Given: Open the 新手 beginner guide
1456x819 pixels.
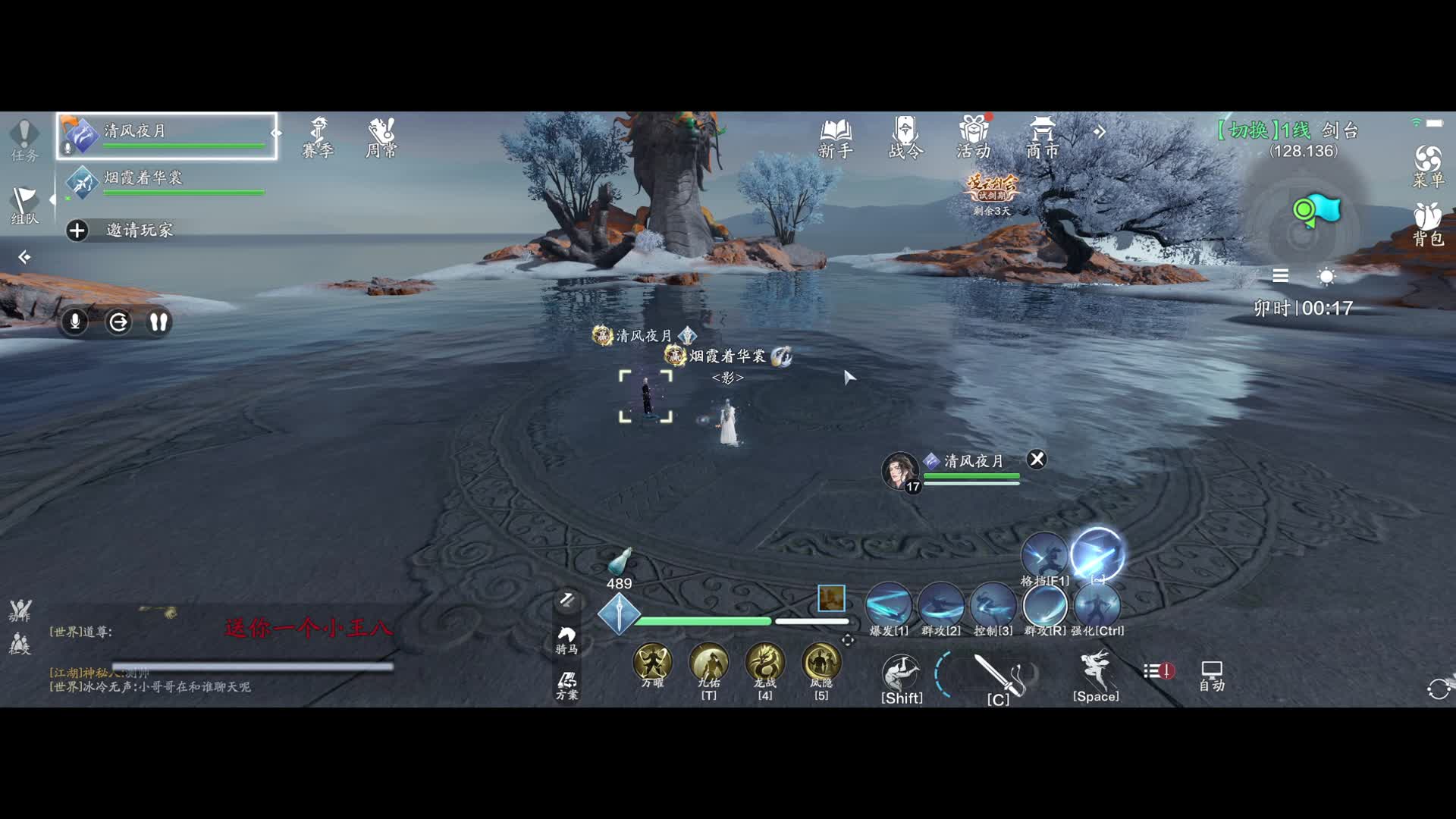Looking at the screenshot, I should [835, 138].
